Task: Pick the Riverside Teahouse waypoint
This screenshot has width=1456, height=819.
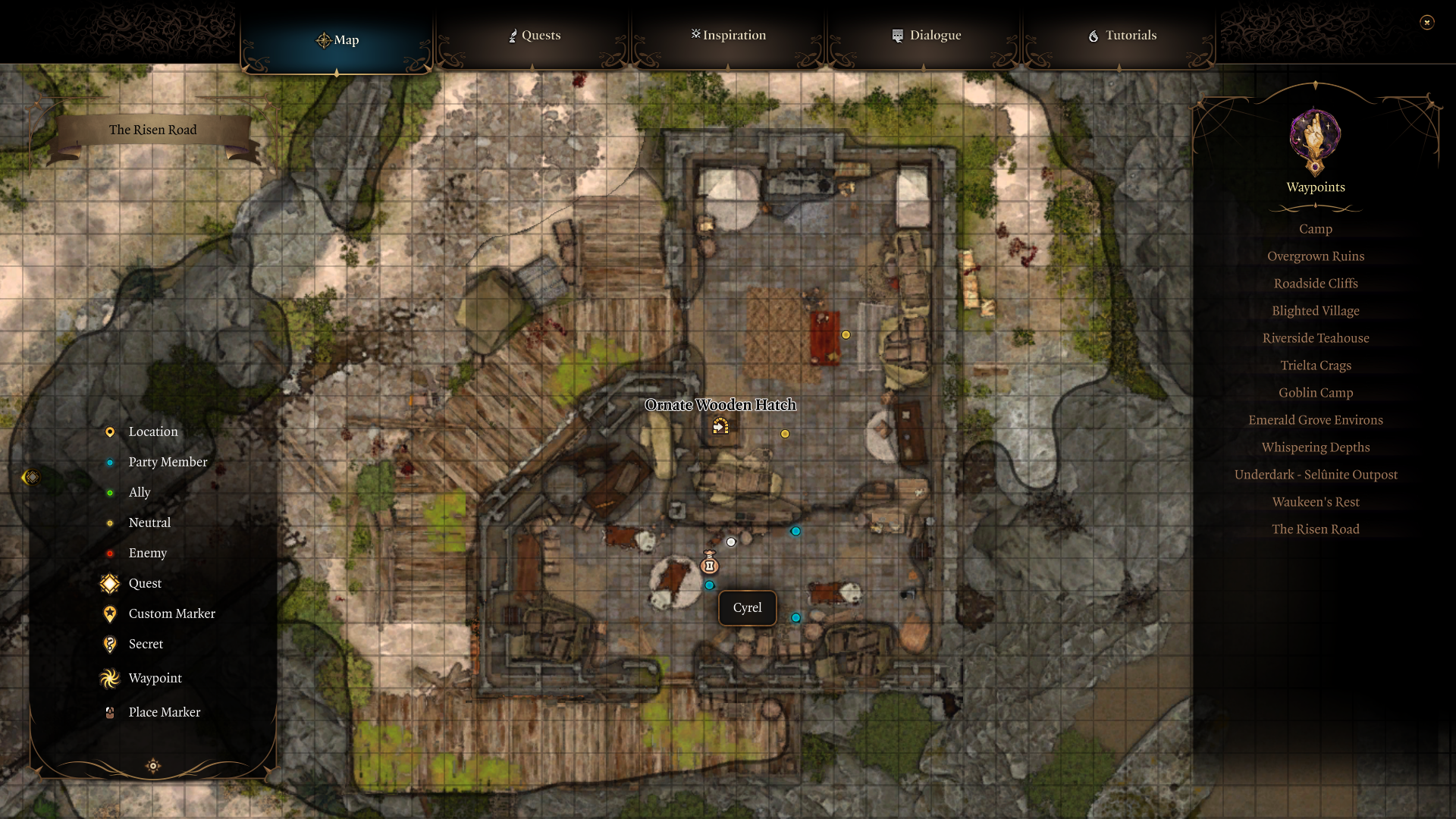Action: 1315,338
